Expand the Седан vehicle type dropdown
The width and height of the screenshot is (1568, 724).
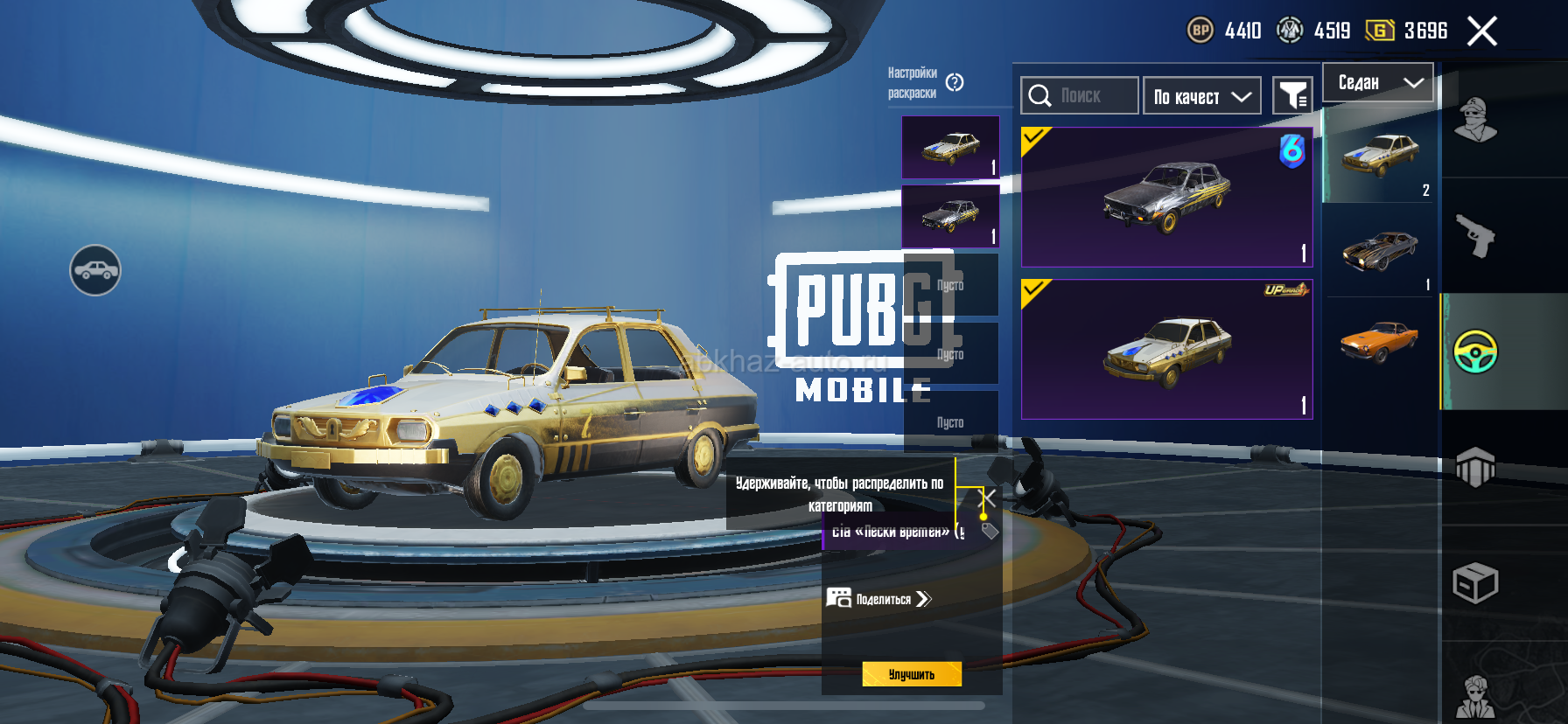tap(1377, 83)
